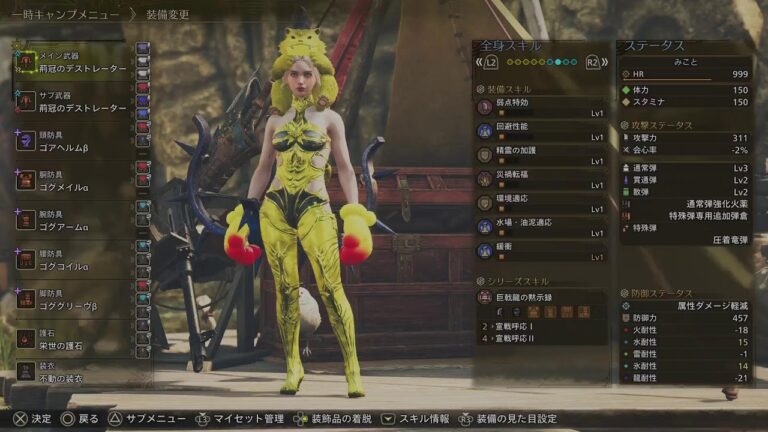Select the 精霊の加護 skill row
768x432 pixels.
(x=542, y=155)
